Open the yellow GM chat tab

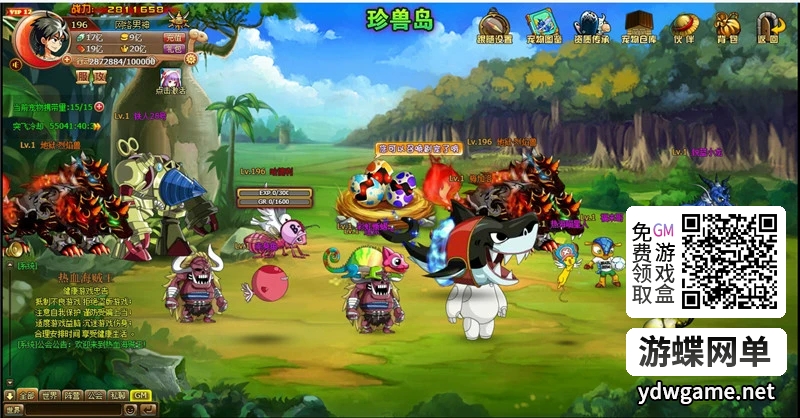(139, 395)
